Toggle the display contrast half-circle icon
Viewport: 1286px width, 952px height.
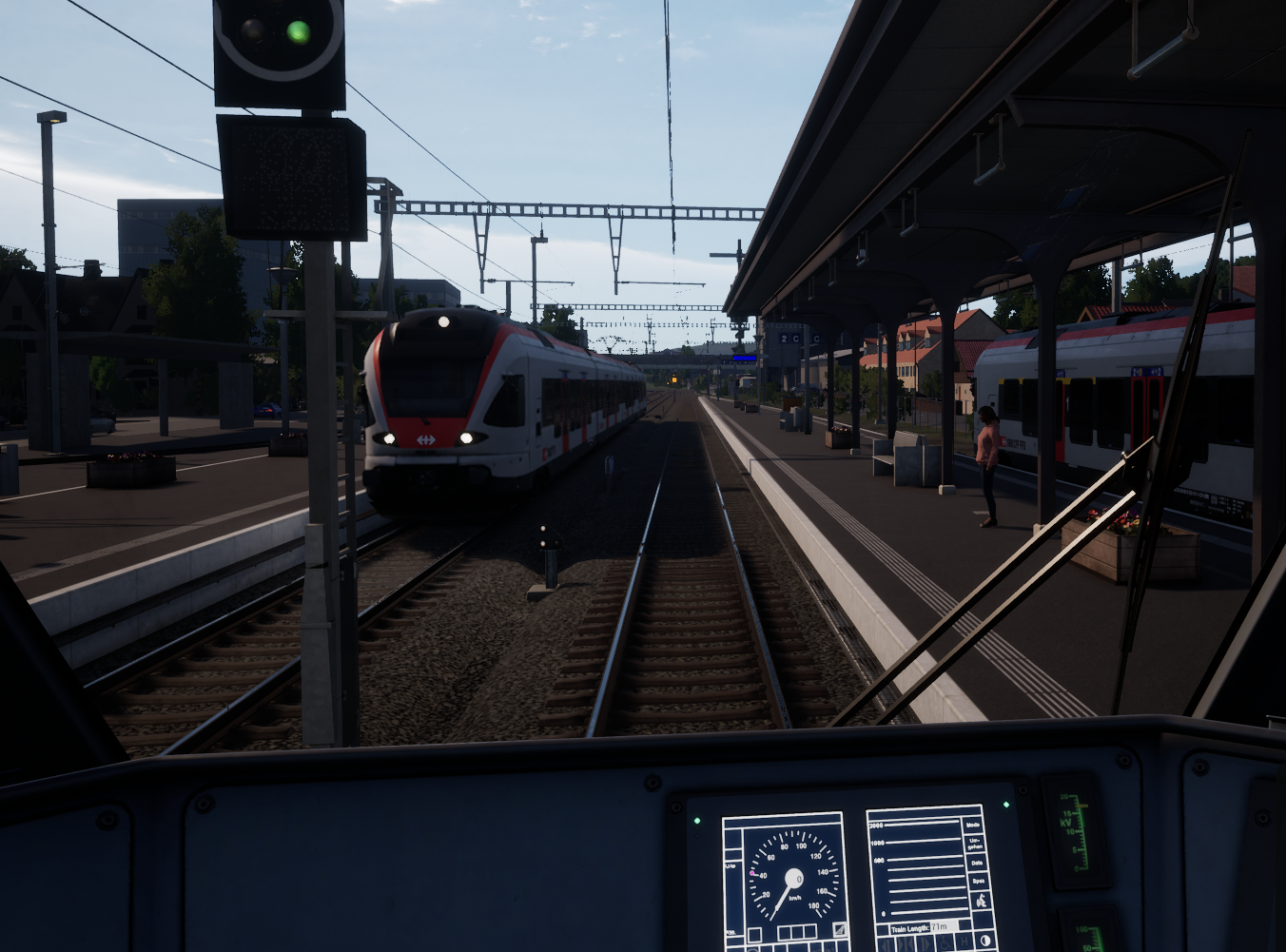(984, 942)
